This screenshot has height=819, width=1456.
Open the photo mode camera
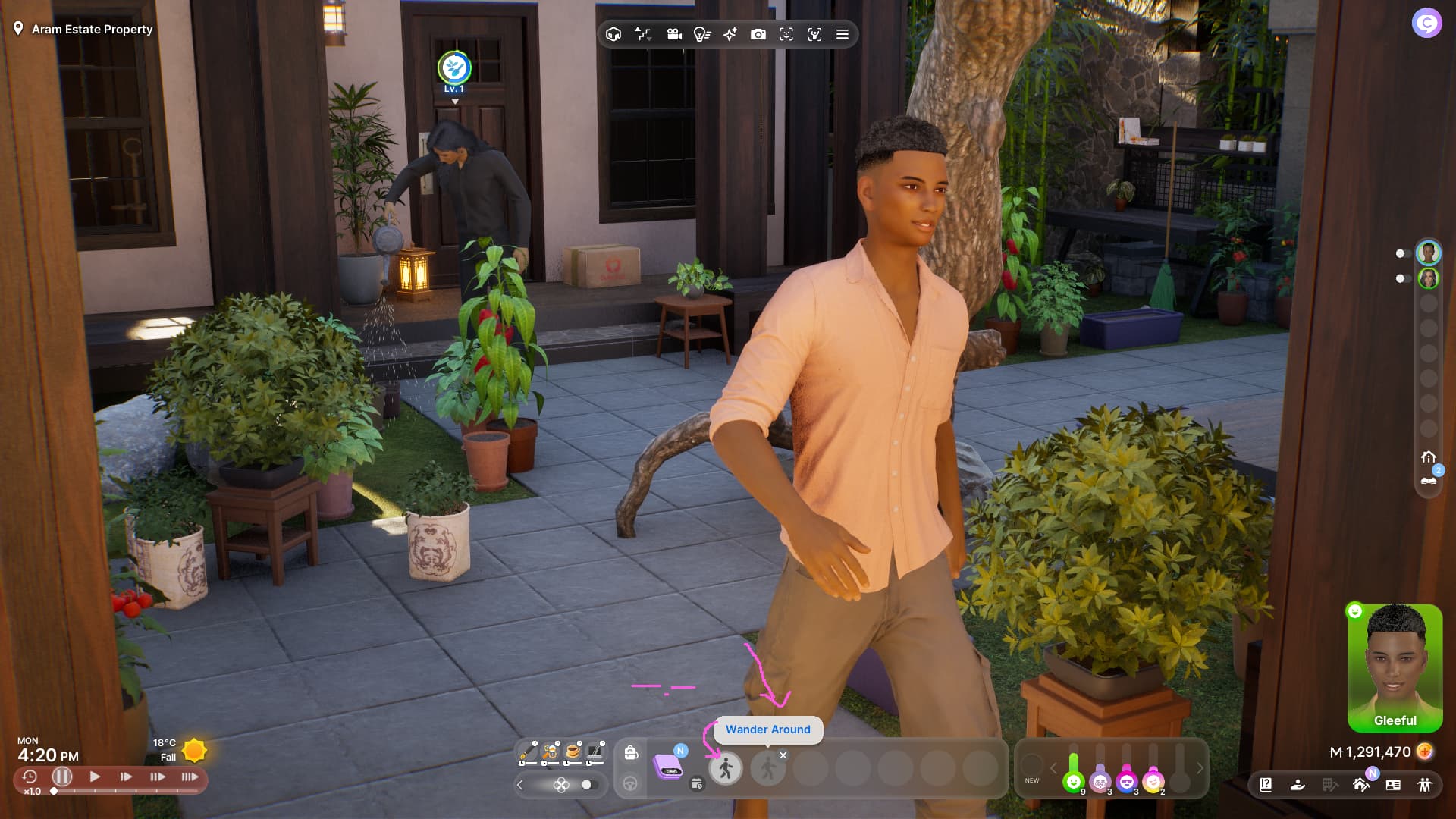(x=758, y=34)
